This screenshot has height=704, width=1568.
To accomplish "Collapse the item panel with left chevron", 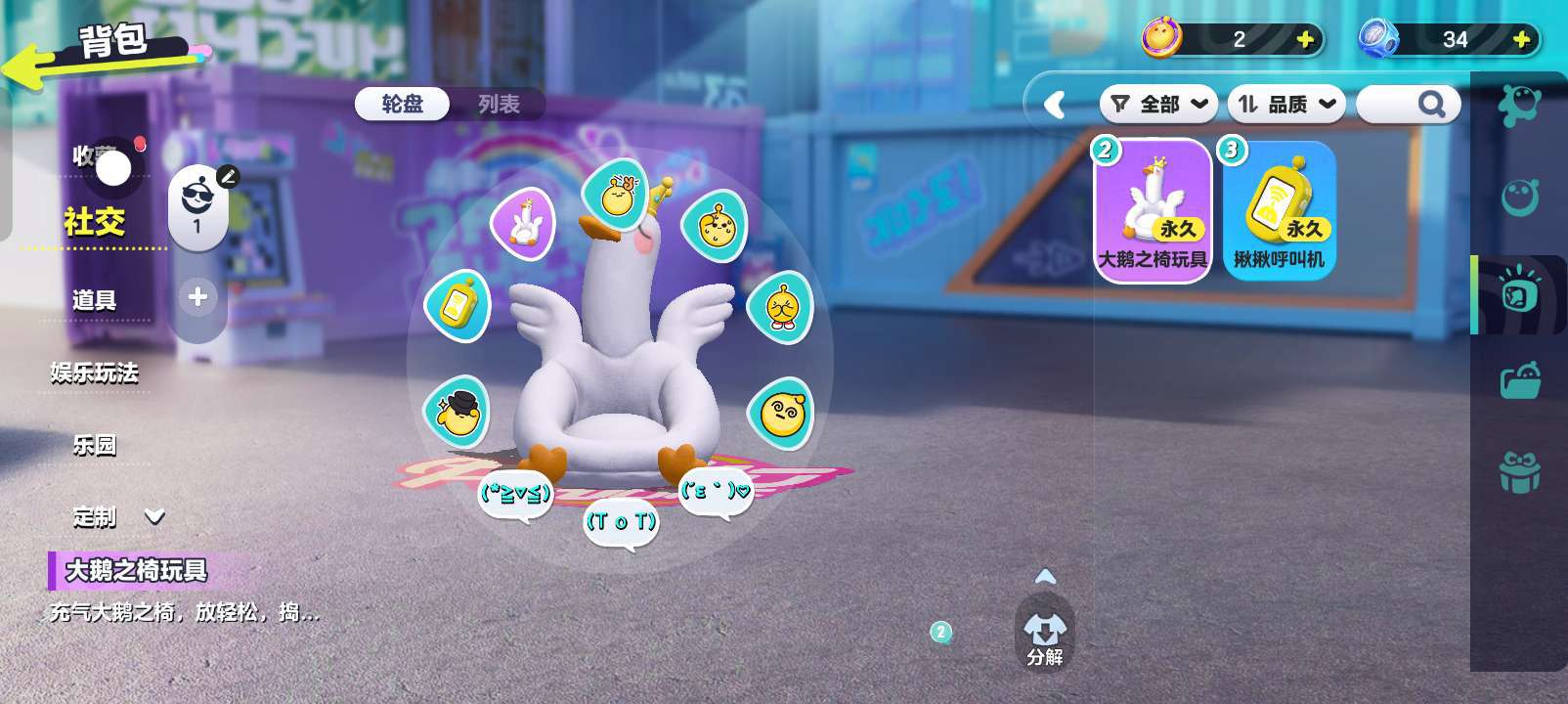I will click(1055, 105).
